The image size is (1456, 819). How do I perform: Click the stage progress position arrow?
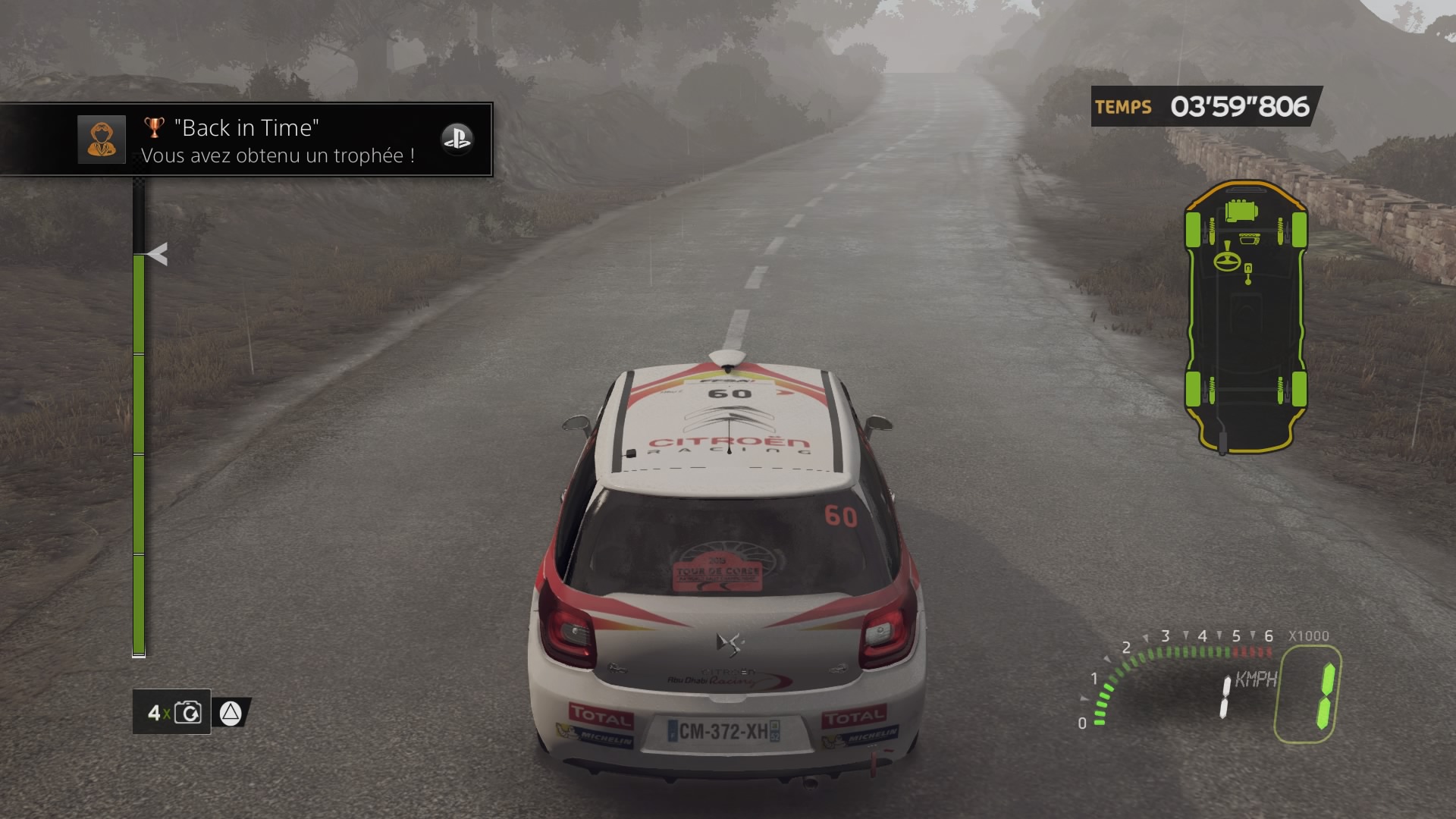click(157, 254)
